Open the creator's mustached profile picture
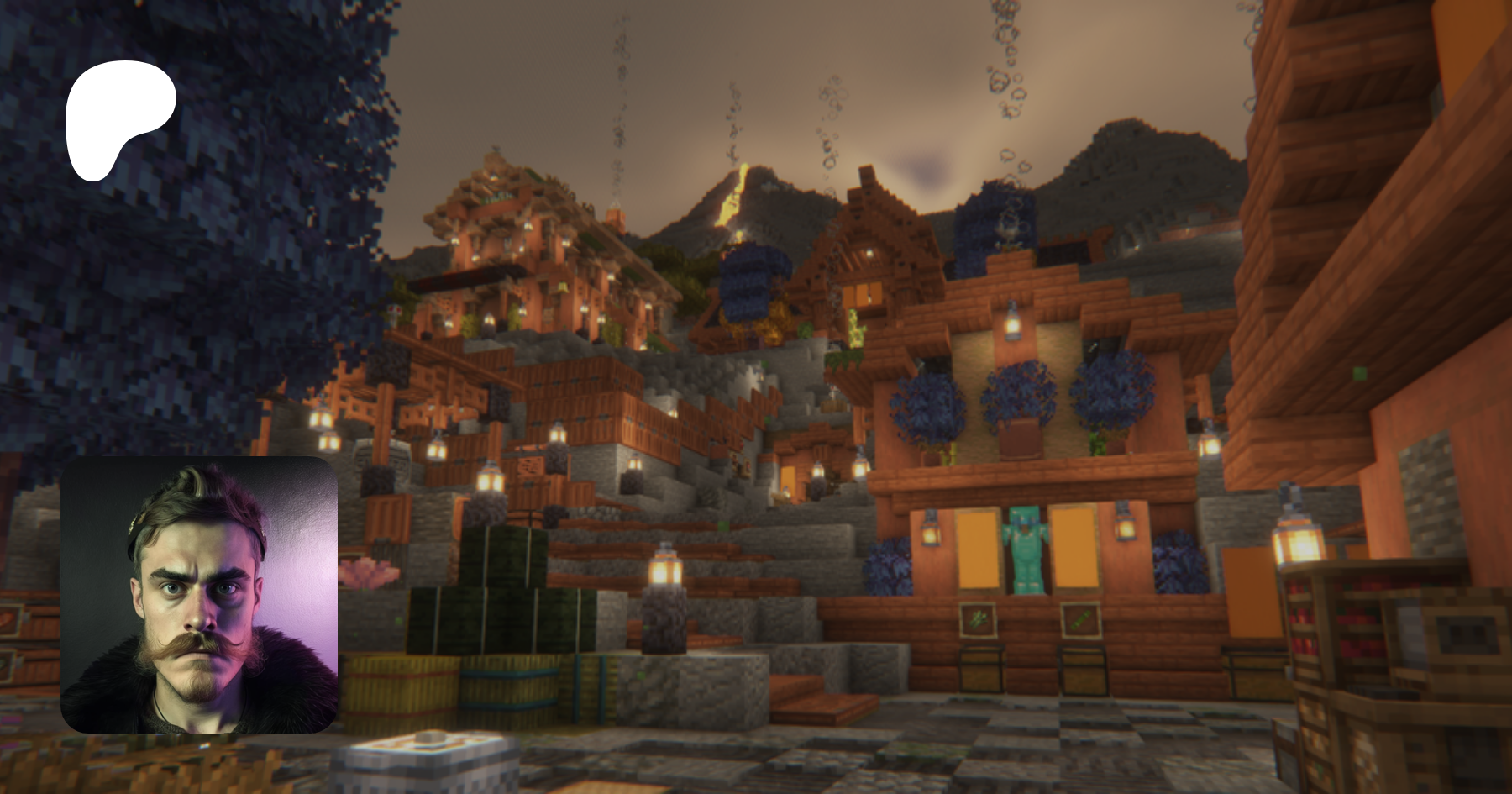The image size is (1512, 794). pyautogui.click(x=199, y=595)
